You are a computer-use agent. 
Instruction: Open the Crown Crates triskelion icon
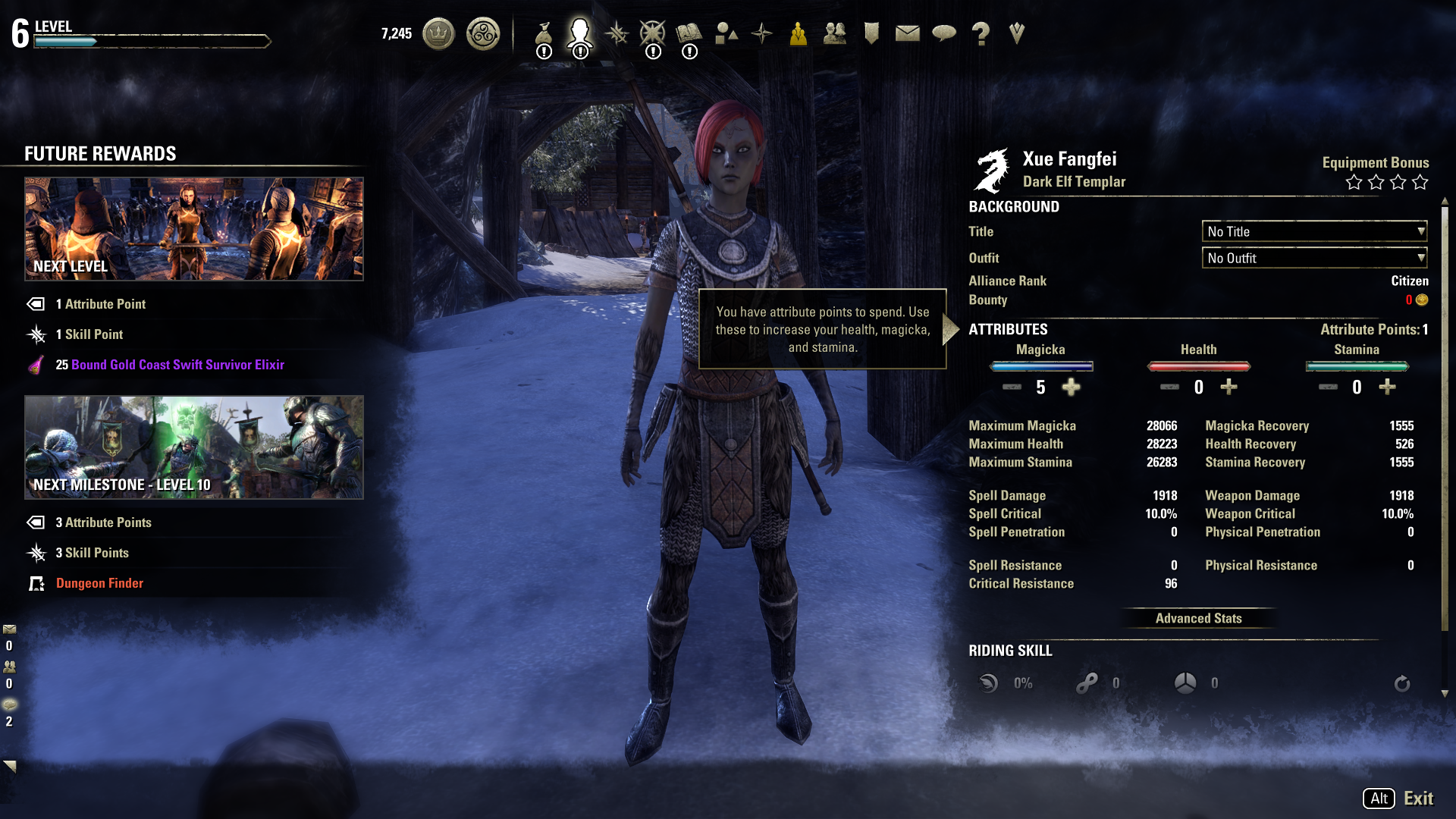tap(483, 33)
